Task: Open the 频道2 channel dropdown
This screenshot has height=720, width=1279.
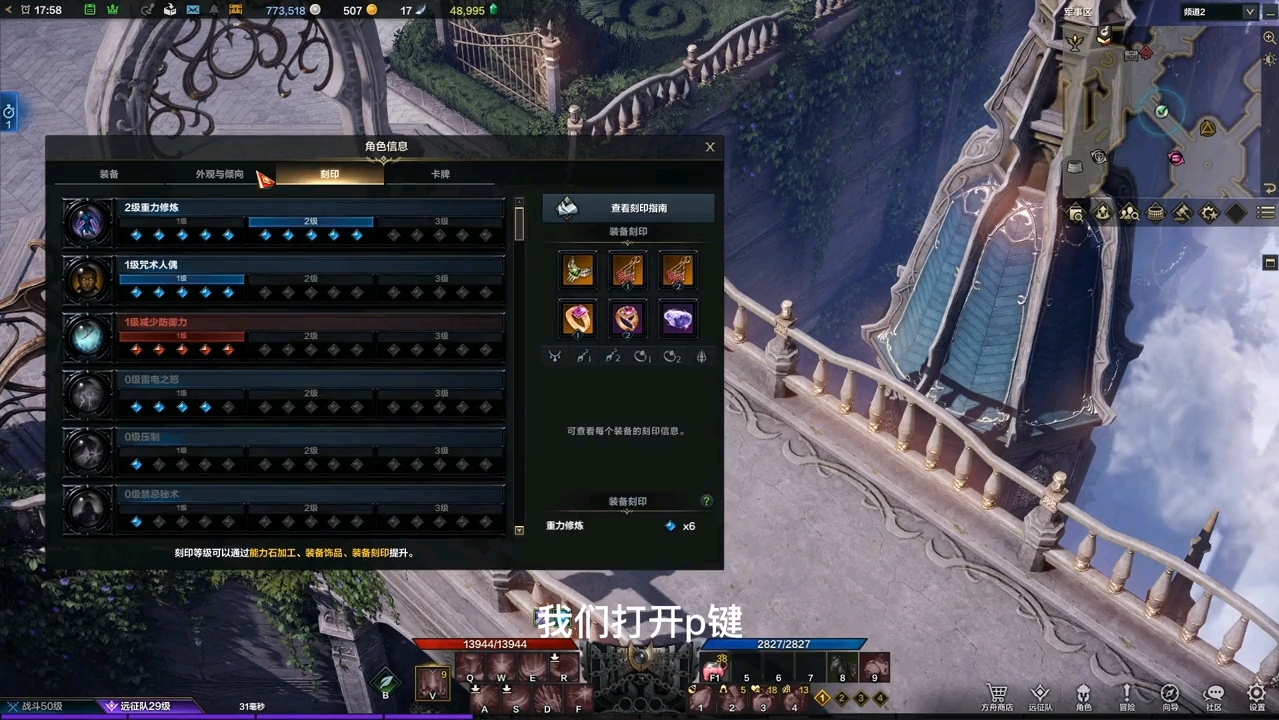Action: click(1249, 12)
